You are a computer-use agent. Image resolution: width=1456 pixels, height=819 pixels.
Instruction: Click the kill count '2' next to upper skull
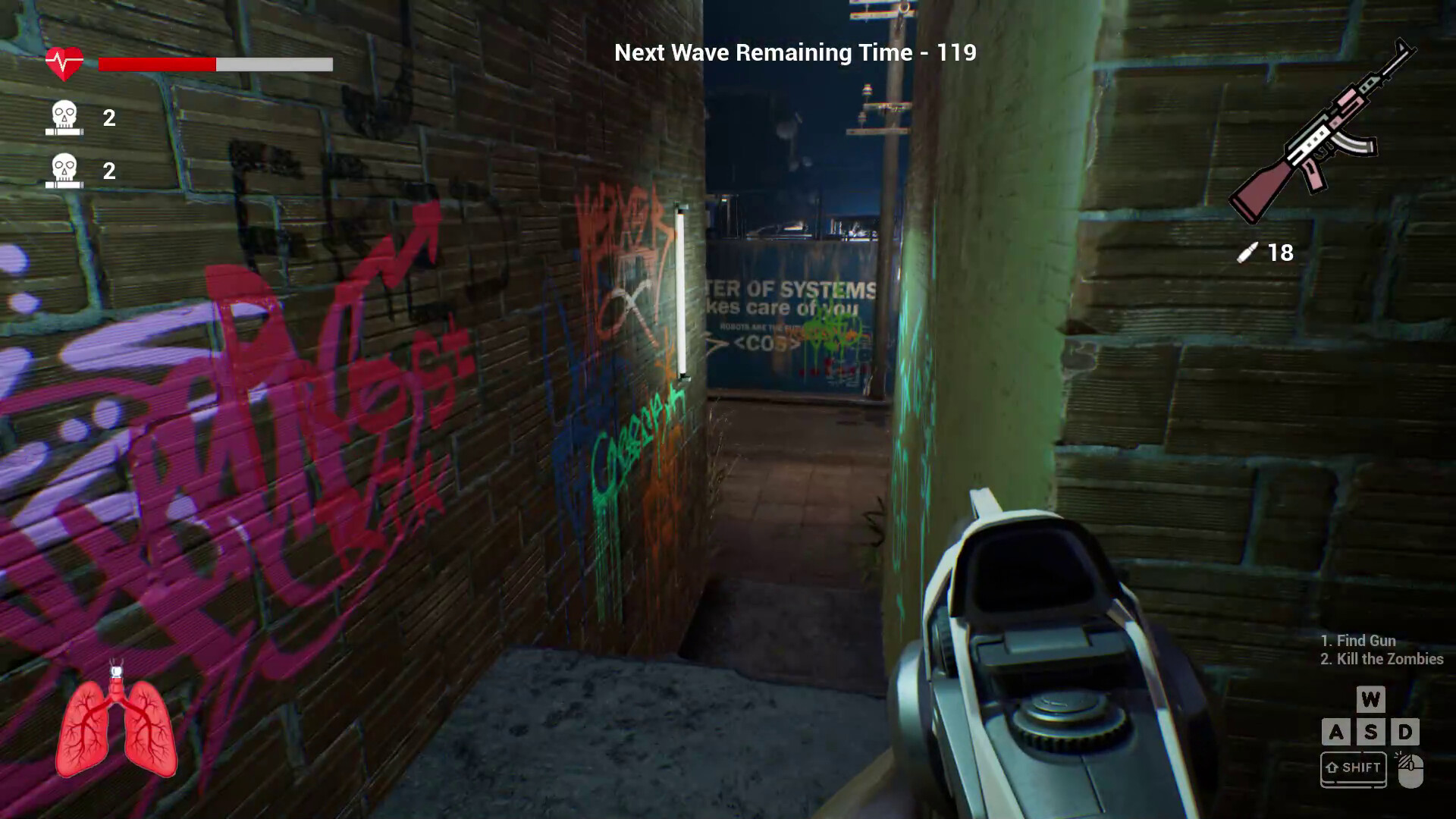pos(108,118)
